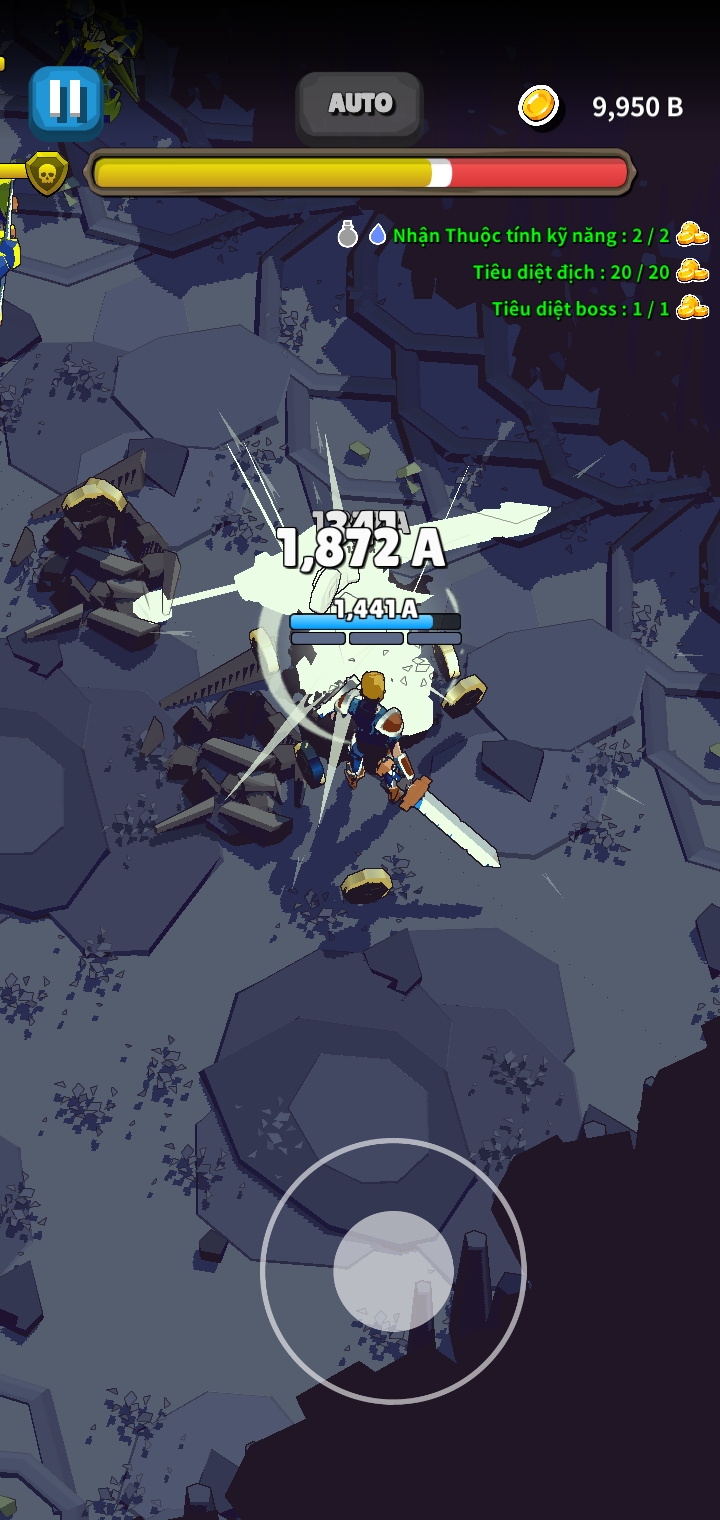This screenshot has height=1520, width=720.
Task: Select the "Tiêu diệt boss" objective row
Action: click(x=580, y=309)
